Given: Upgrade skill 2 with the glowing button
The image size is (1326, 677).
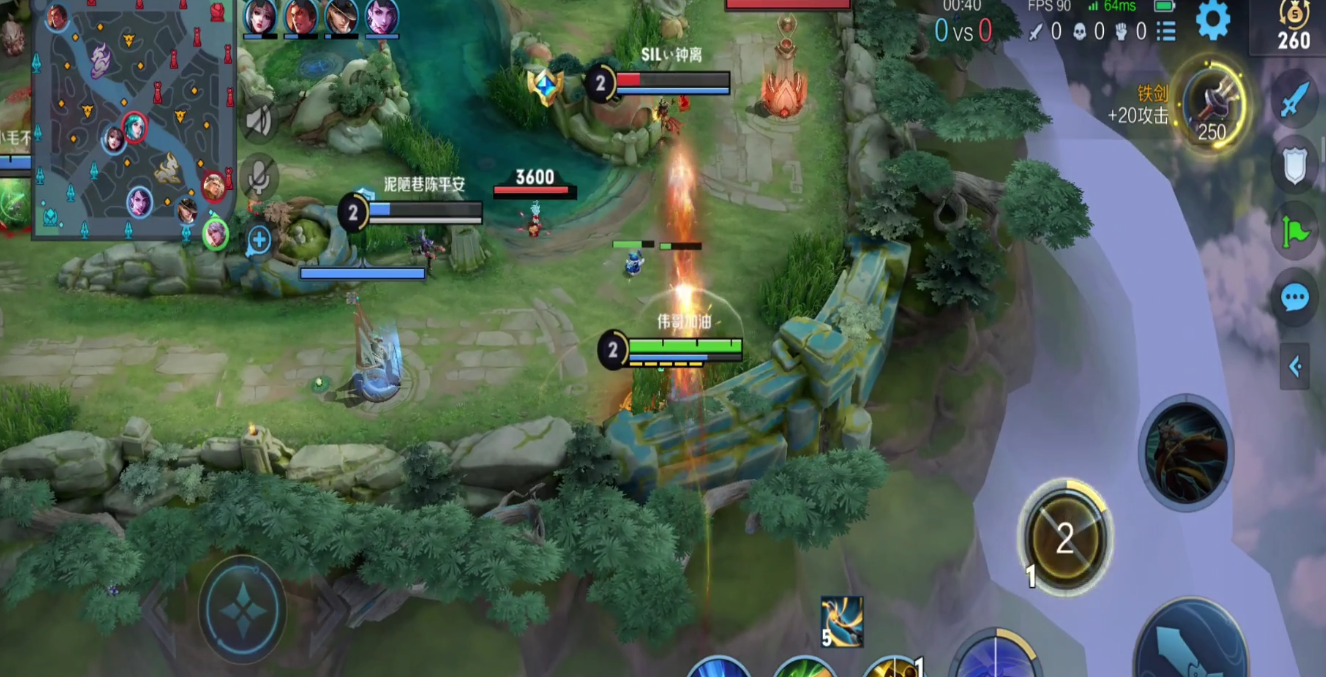Looking at the screenshot, I should (1064, 539).
